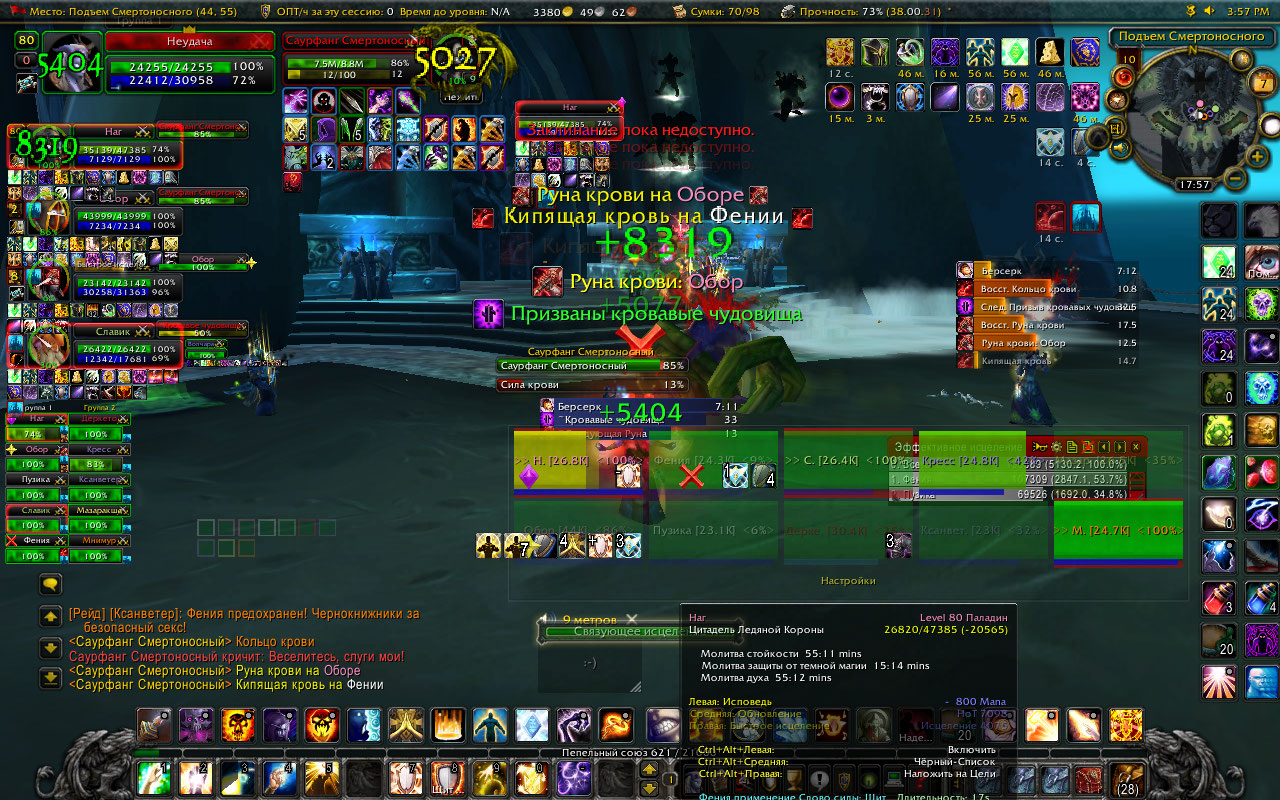Image resolution: width=1280 pixels, height=800 pixels.
Task: Open the chat menu speech bubble button
Action: (x=49, y=584)
